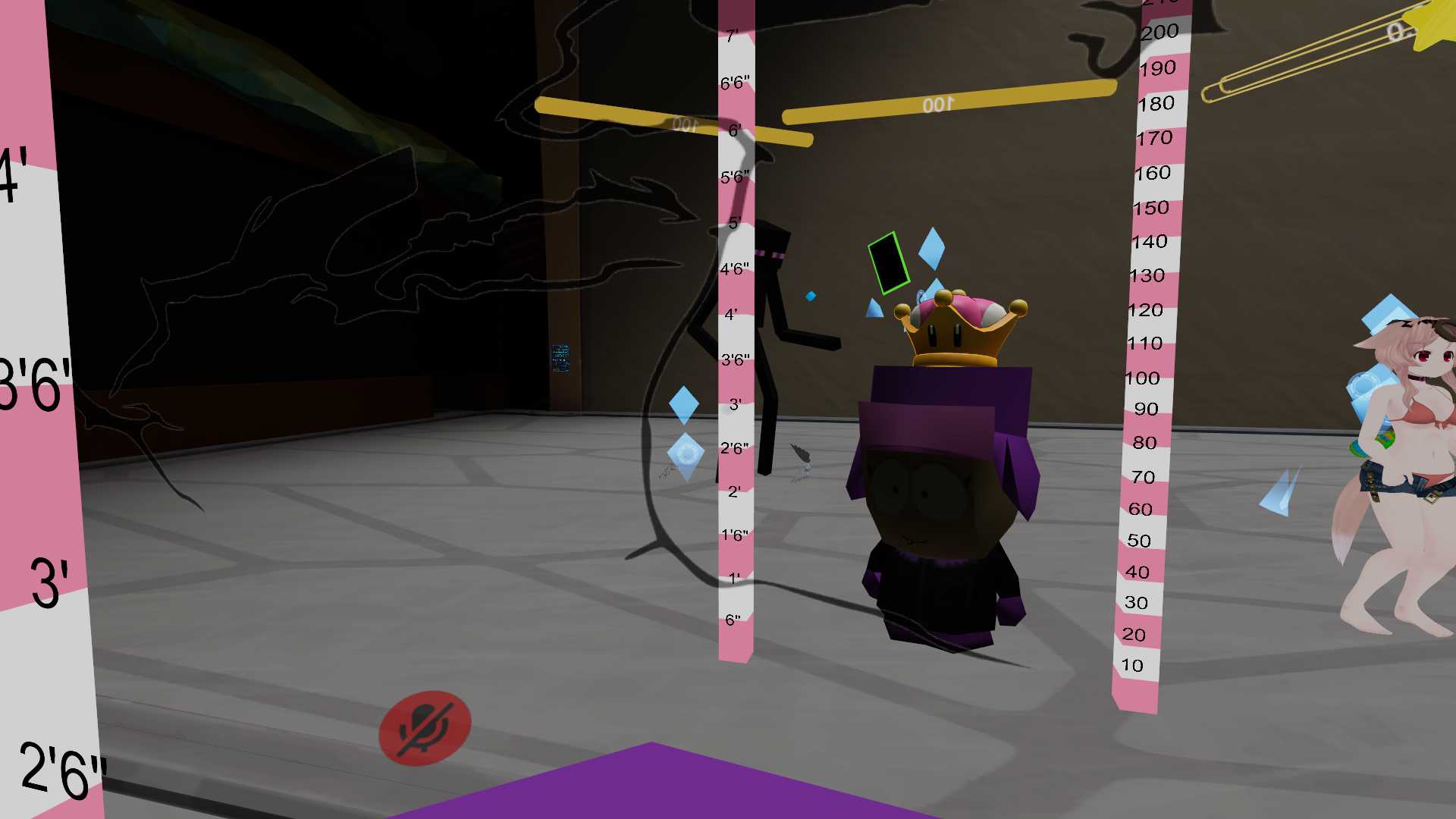Image resolution: width=1456 pixels, height=819 pixels.
Task: Toggle the tiny blue diamond near the ruler
Action: point(811,296)
